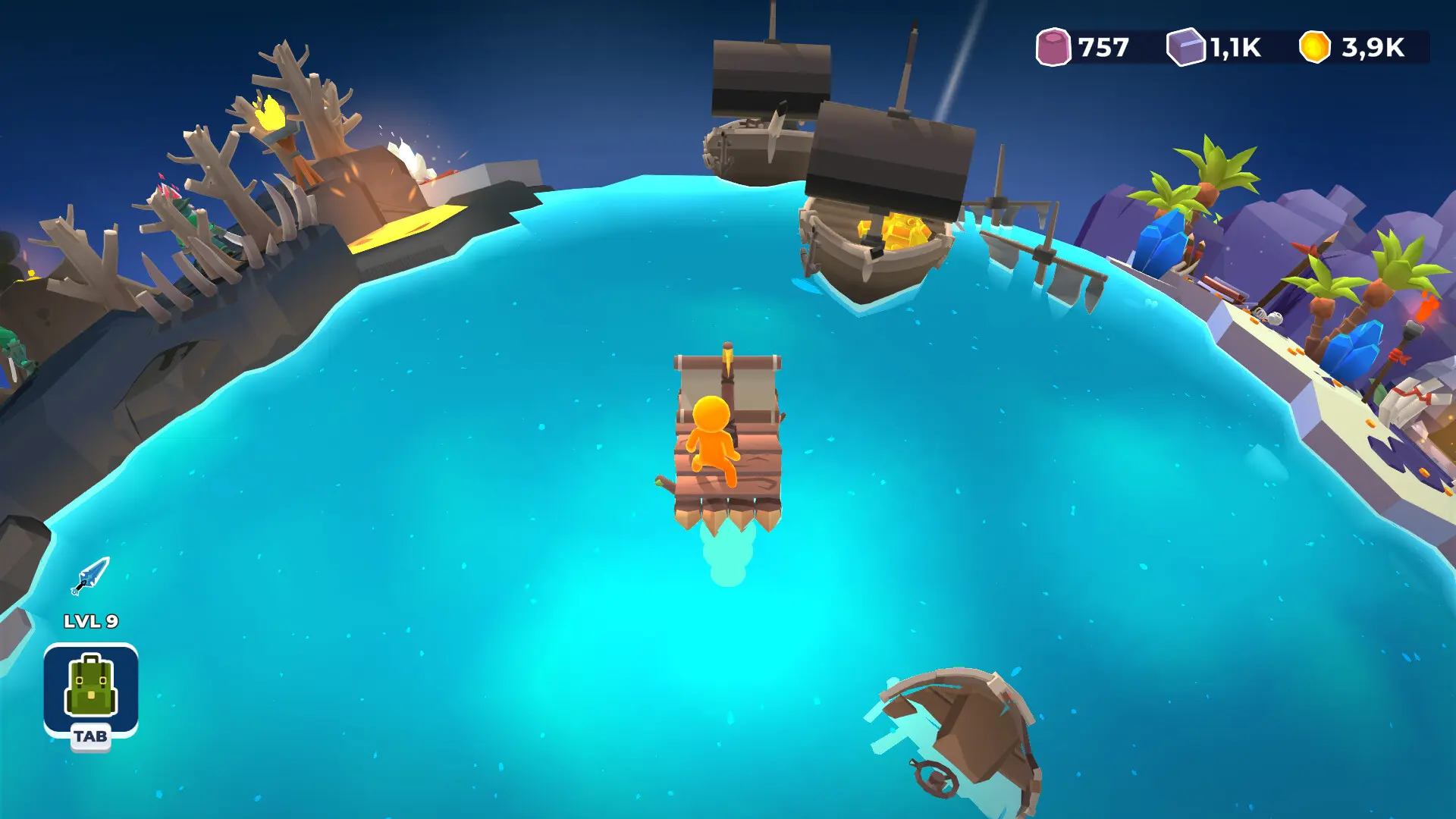Select the orange player character
The image size is (1456, 819).
pyautogui.click(x=711, y=436)
